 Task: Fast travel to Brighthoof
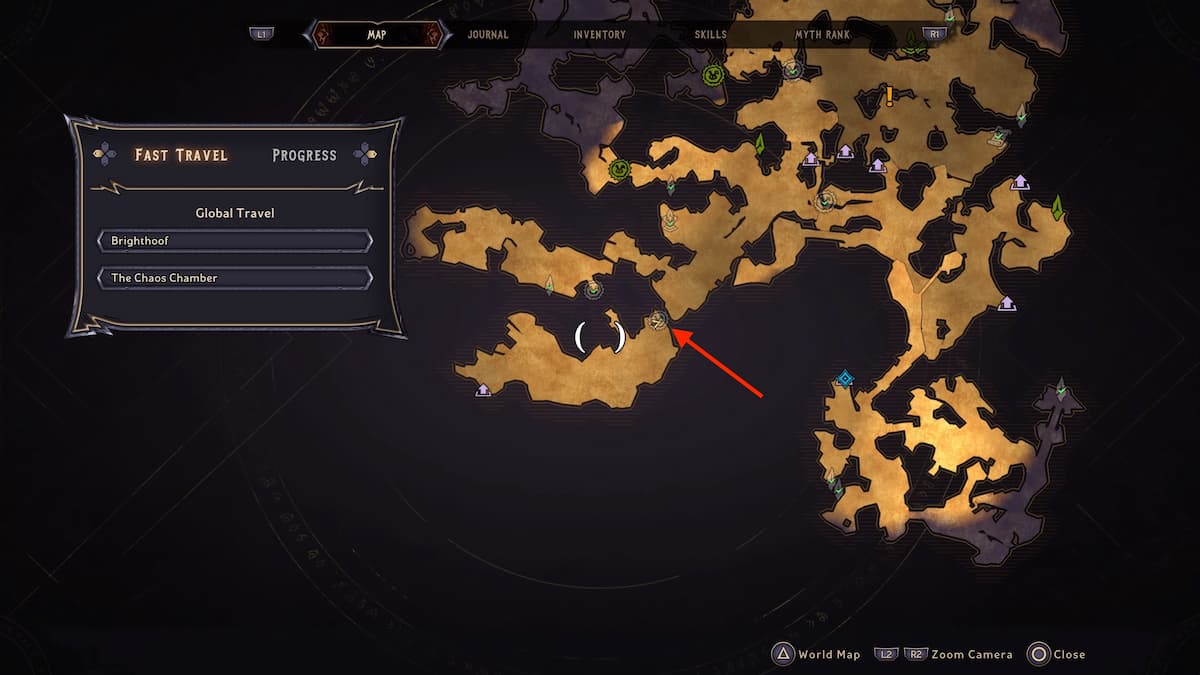(235, 241)
